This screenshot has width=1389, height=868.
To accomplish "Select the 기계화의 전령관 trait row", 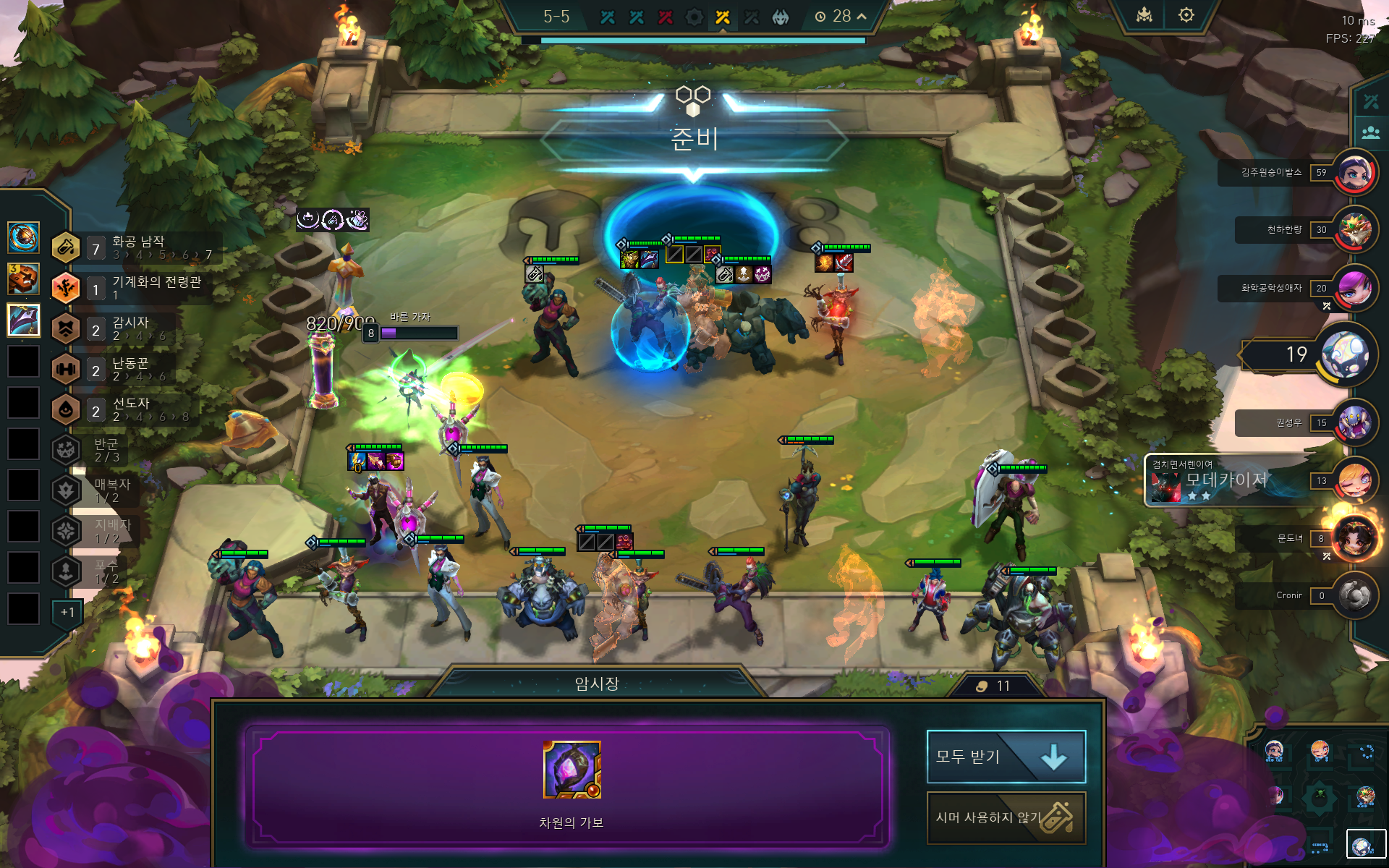I will [x=137, y=288].
